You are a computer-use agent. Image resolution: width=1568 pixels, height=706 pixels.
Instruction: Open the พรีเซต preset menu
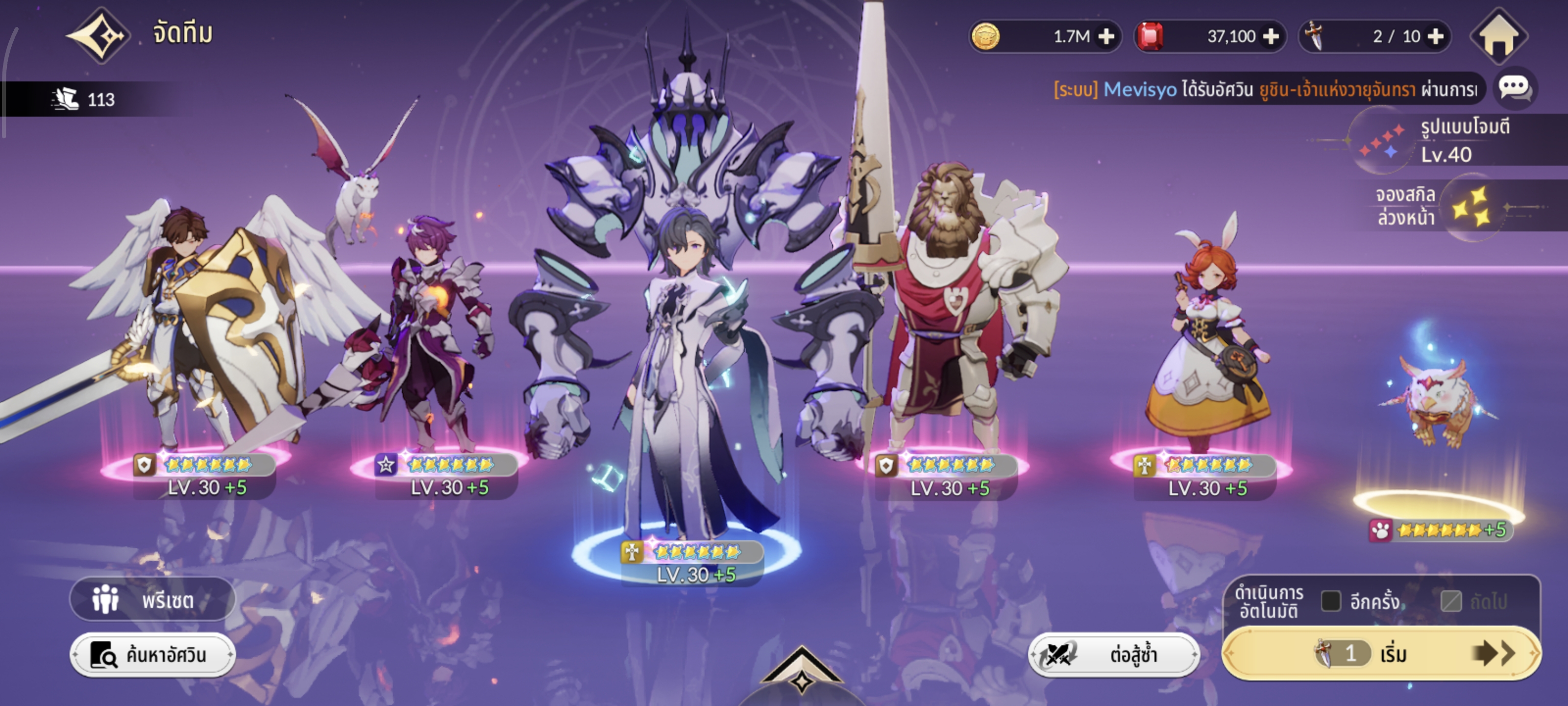click(x=152, y=600)
